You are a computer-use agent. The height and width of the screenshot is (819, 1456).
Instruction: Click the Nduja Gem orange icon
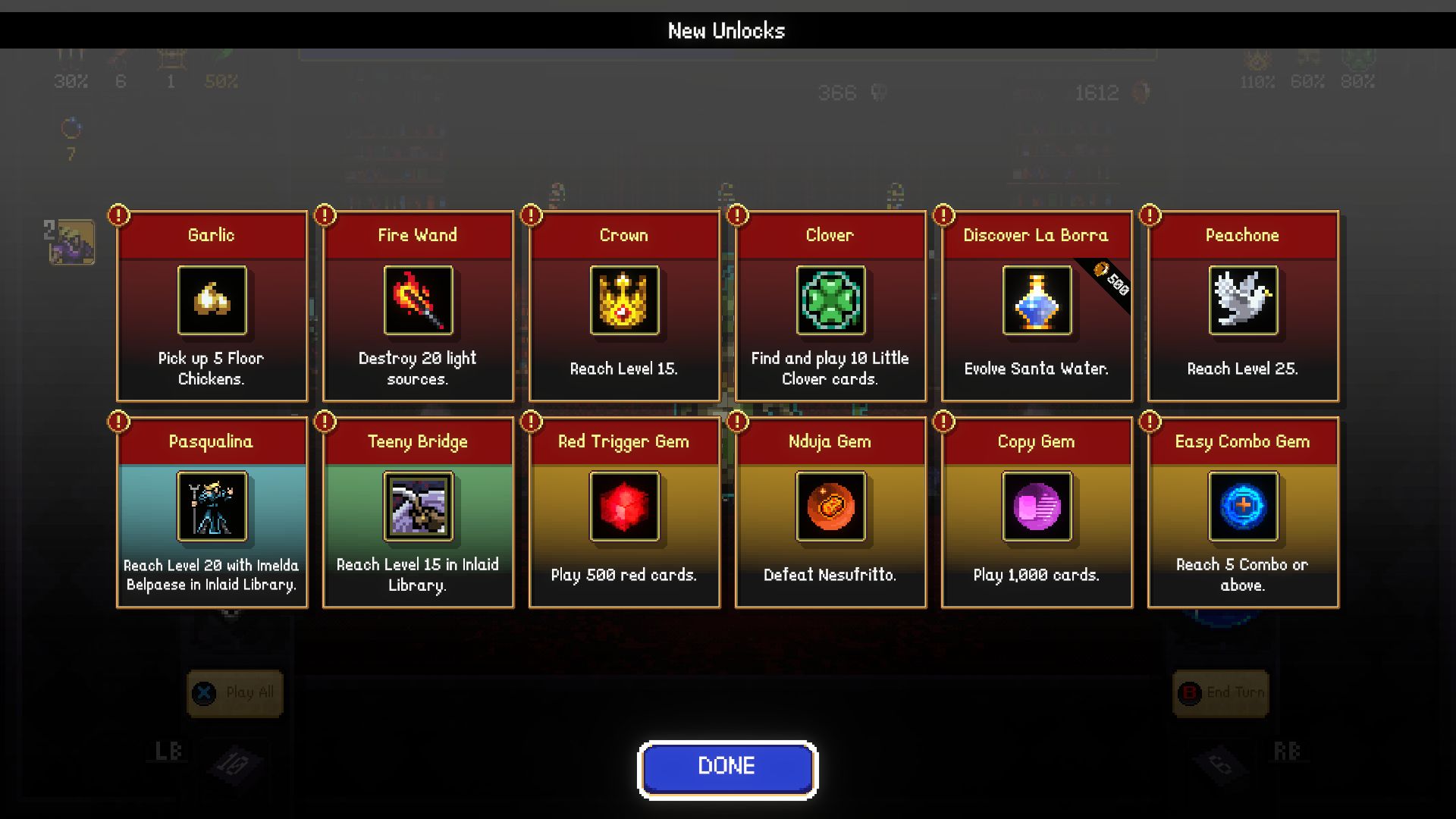point(830,508)
